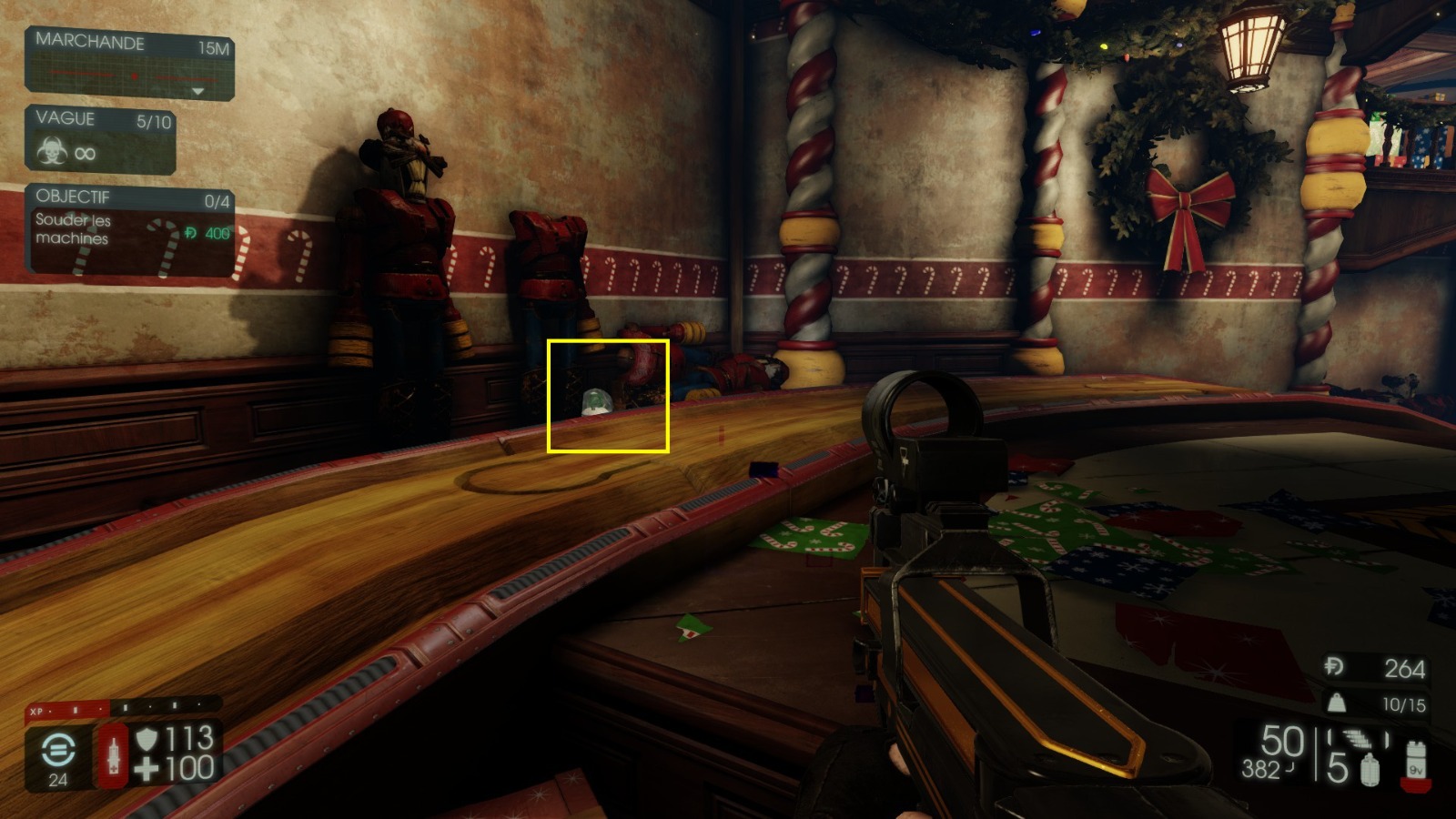
Task: Toggle the infinity enemy counter in VAGUE panel
Action: point(85,153)
